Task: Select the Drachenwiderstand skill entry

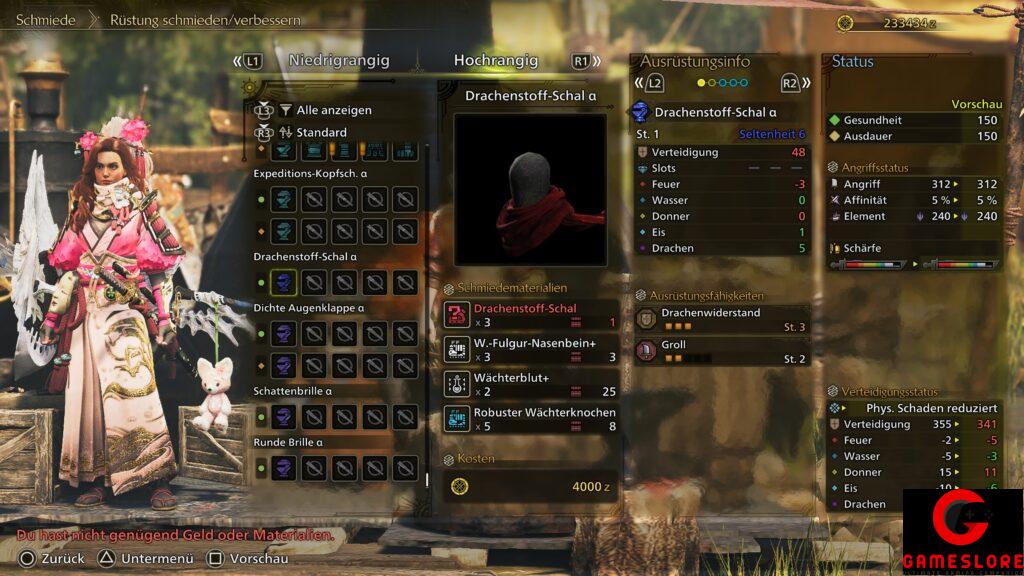Action: pyautogui.click(x=722, y=319)
